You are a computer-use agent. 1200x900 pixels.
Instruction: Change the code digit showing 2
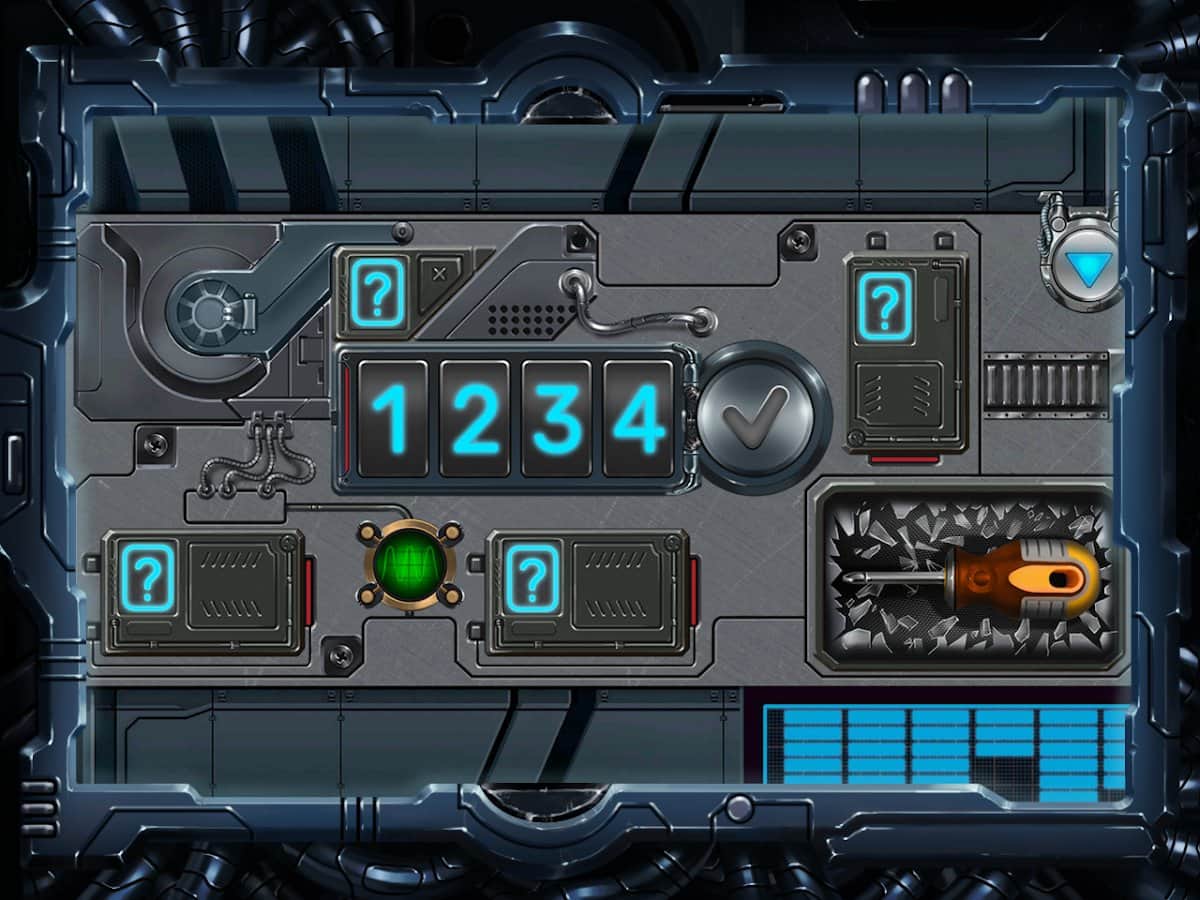pos(475,418)
